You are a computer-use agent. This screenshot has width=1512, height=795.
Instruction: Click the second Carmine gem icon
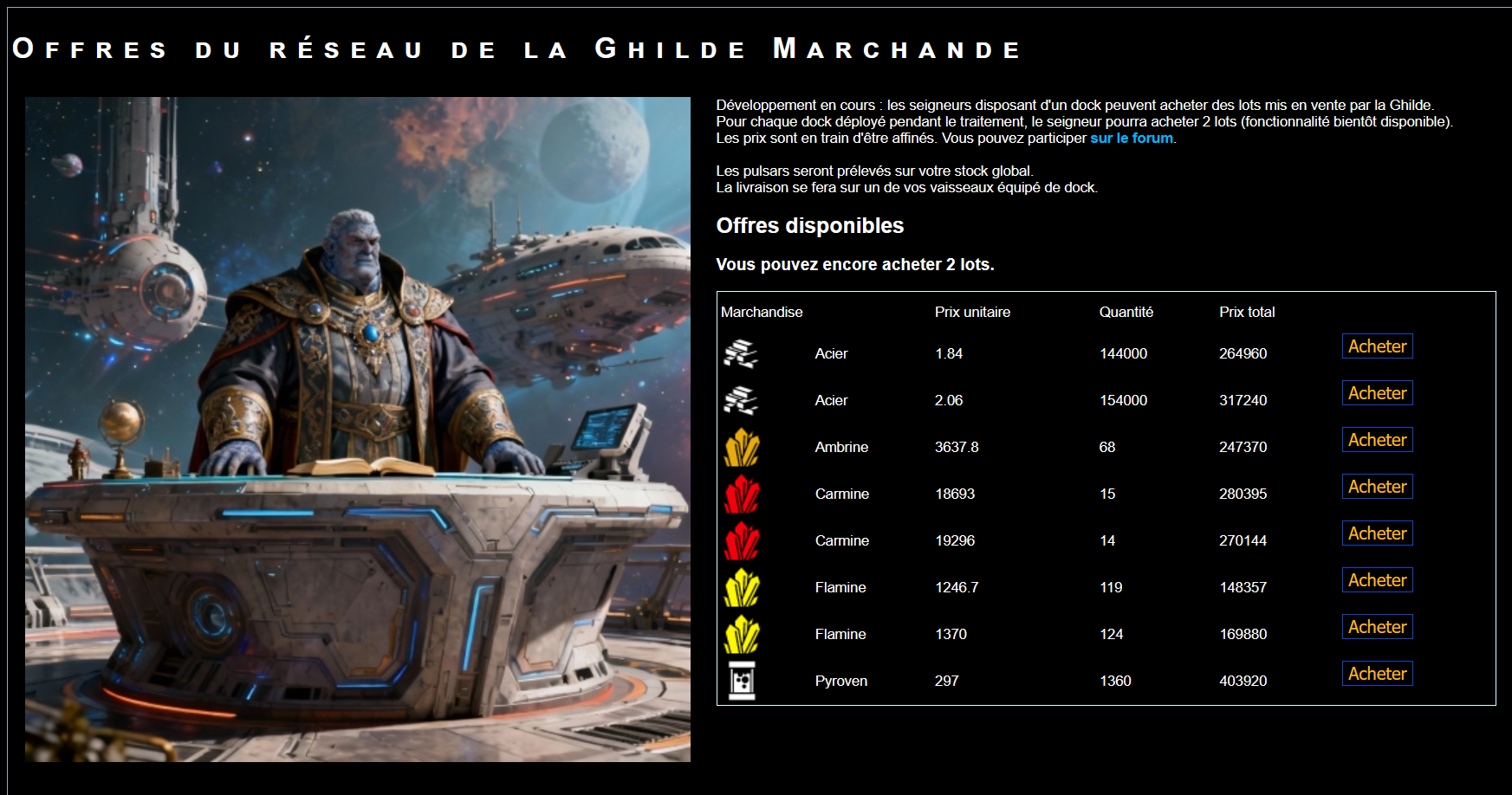coord(742,540)
